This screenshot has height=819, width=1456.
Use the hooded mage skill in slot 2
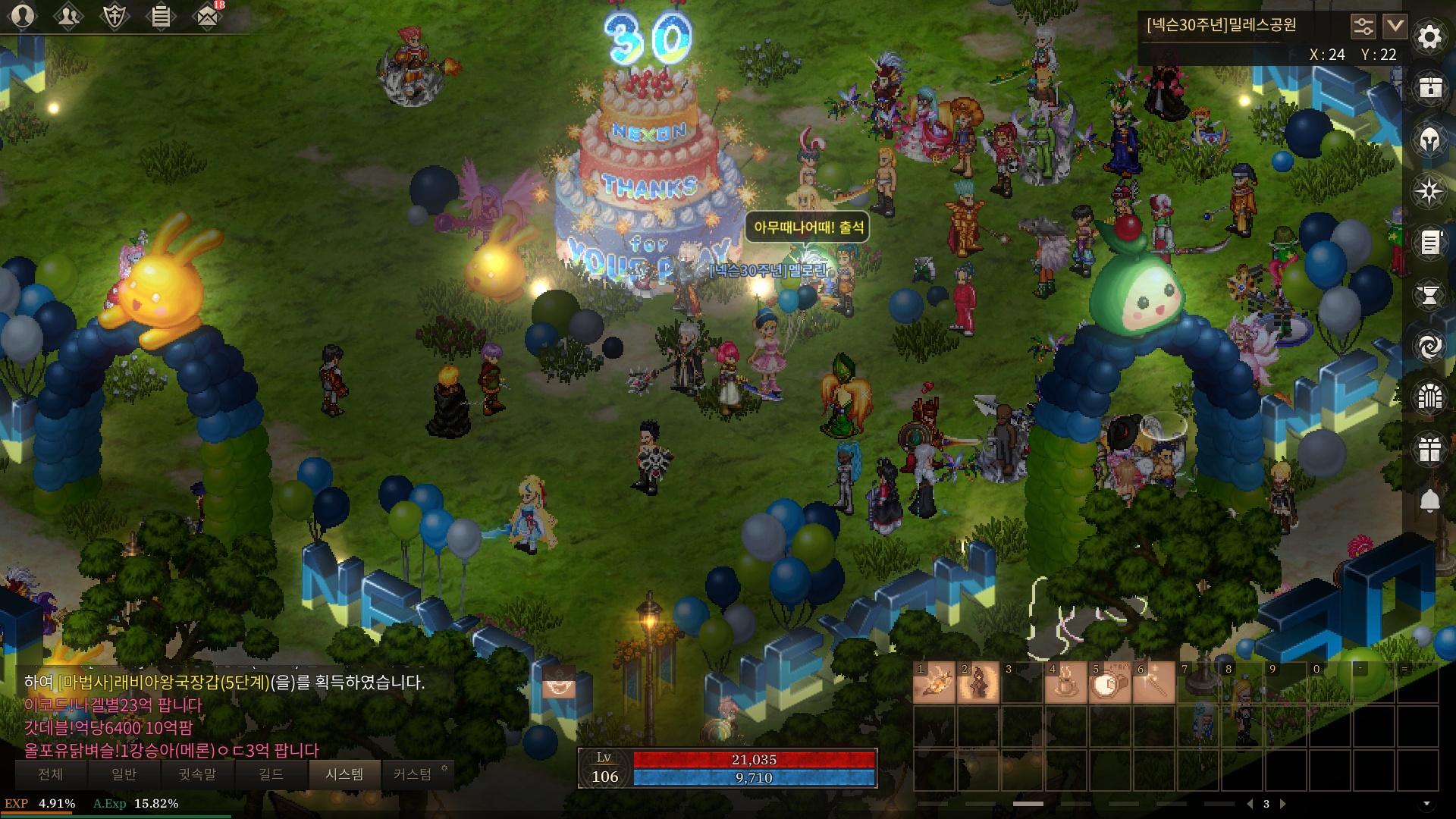978,683
